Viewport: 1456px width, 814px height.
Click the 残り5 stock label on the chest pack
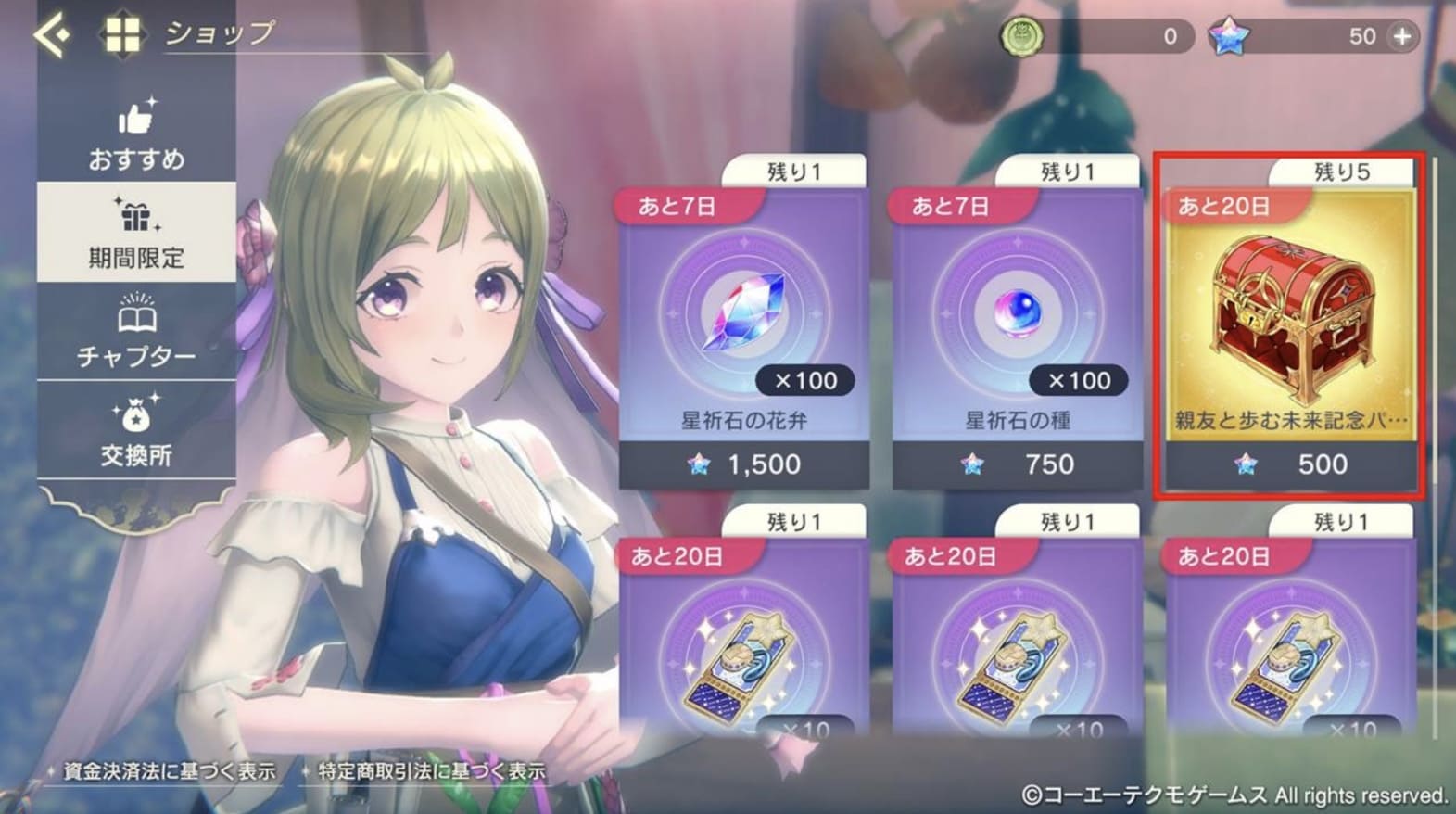tap(1343, 171)
